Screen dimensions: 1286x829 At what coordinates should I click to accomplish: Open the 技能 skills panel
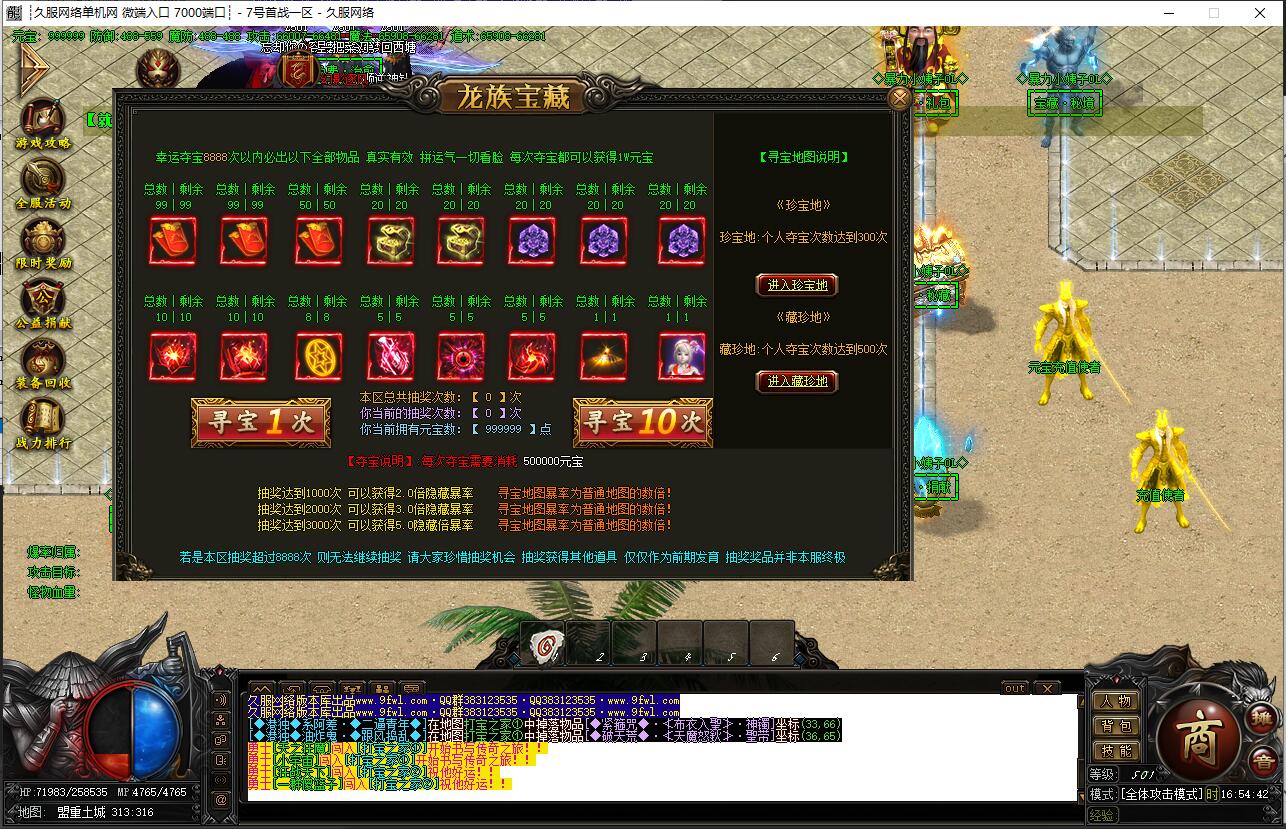1115,751
